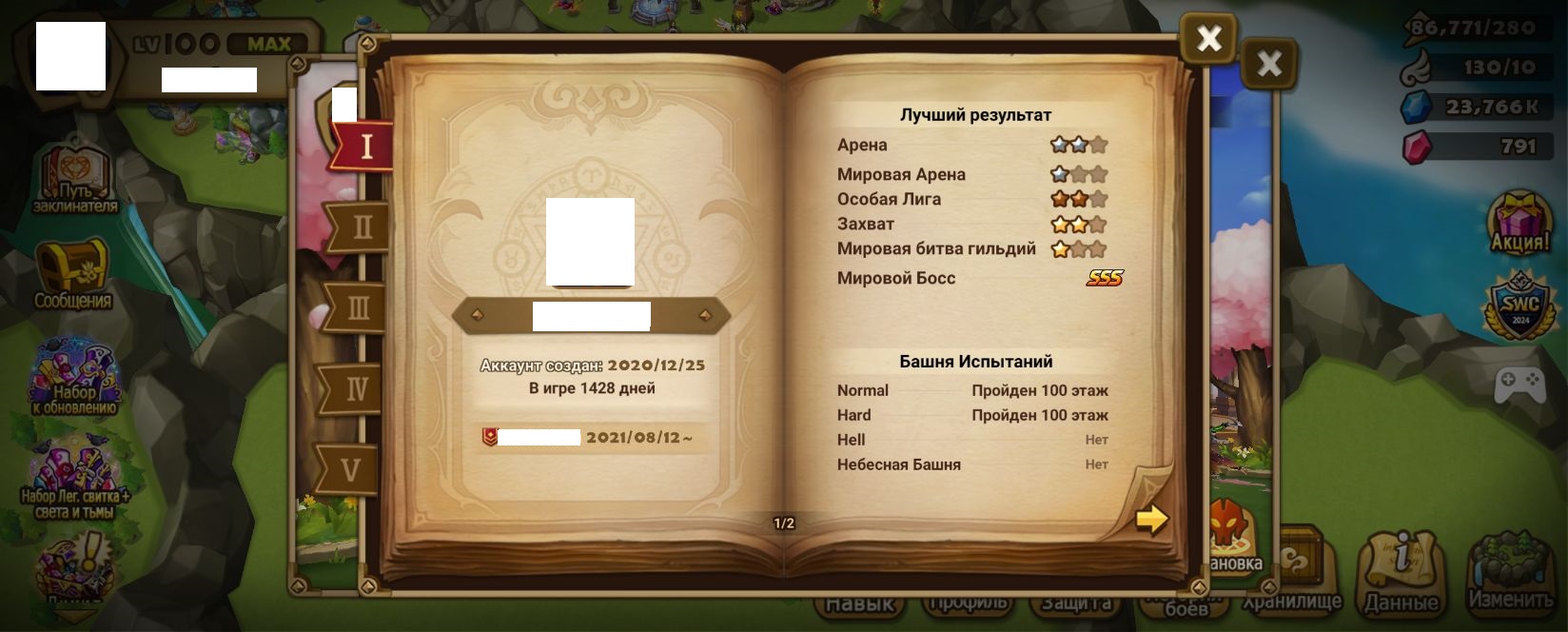Switch to bookmark tab II
This screenshot has height=632, width=1568.
[361, 227]
